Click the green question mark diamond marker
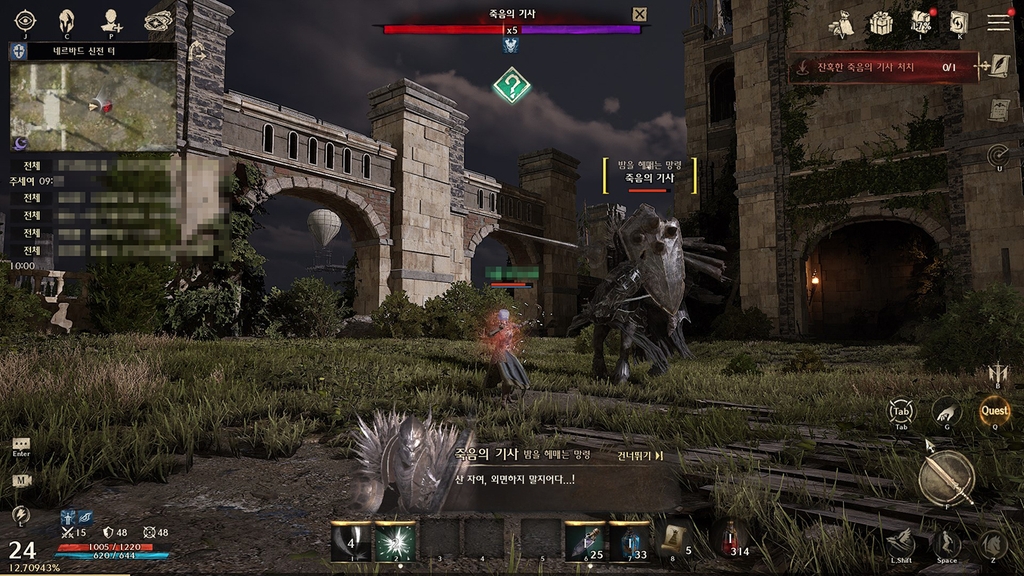This screenshot has height=576, width=1024. coord(511,85)
